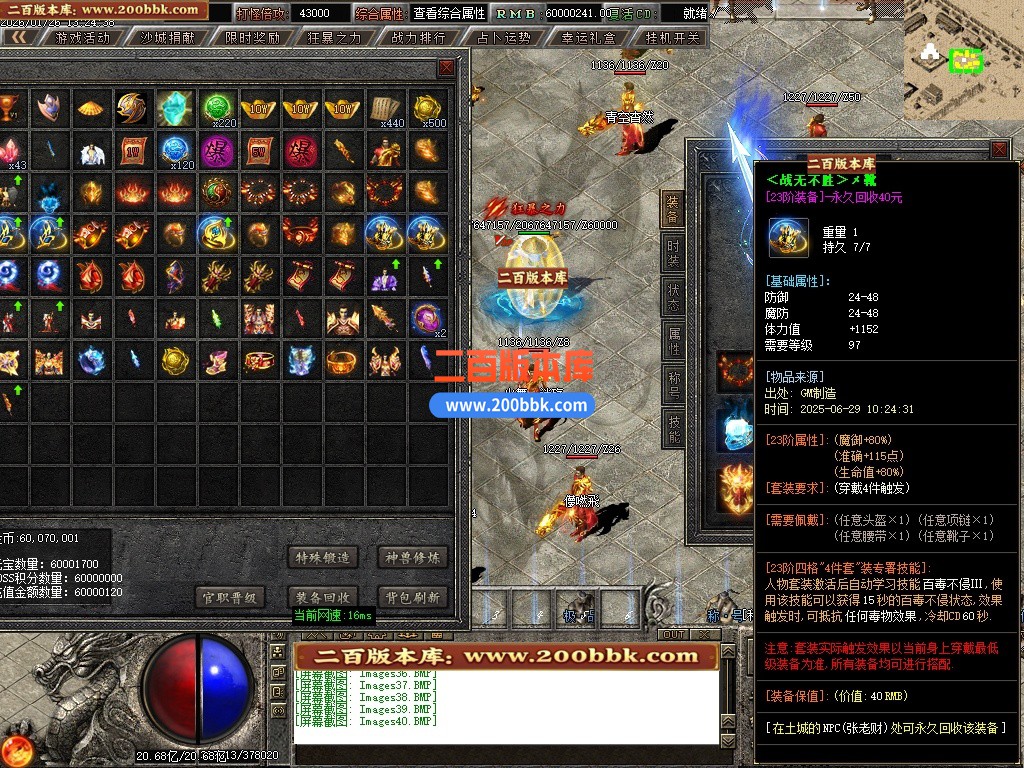Open the 沙城捐献 donation menu
Viewport: 1024px width, 768px height.
(x=166, y=38)
